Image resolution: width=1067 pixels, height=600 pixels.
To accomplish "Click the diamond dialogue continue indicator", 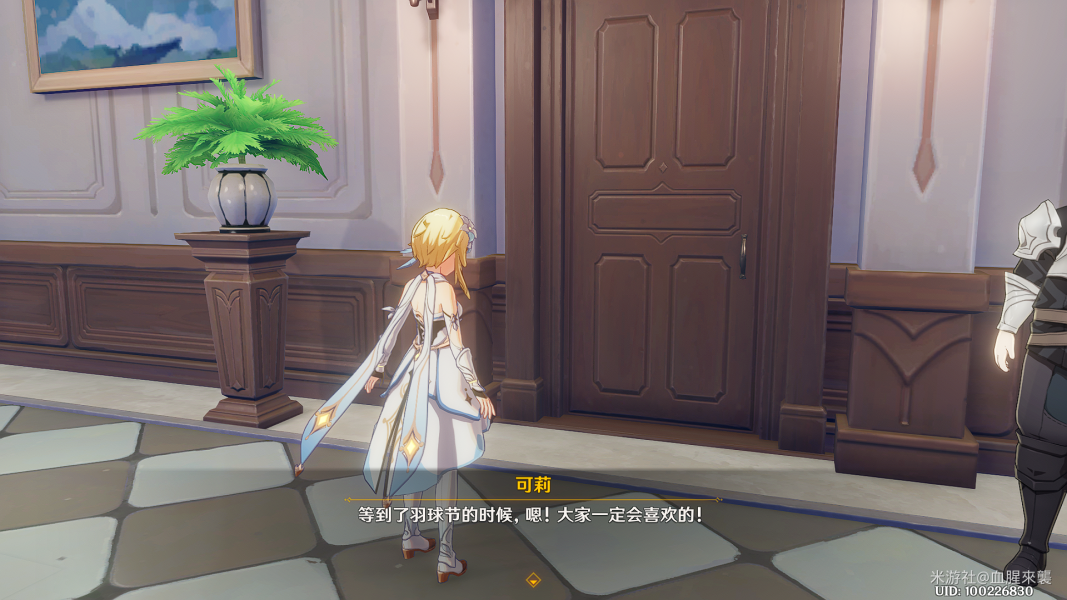I will coord(533,579).
